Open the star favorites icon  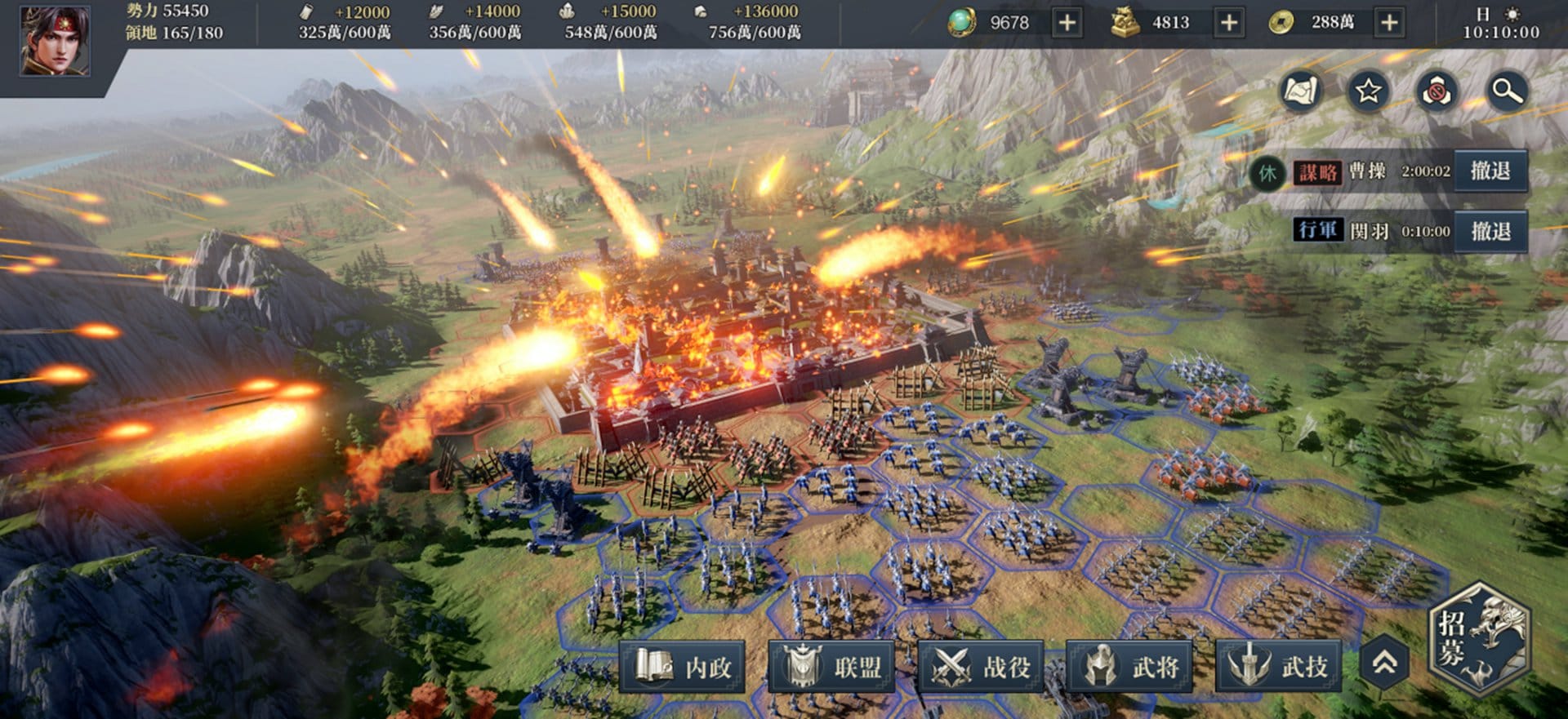point(1369,91)
